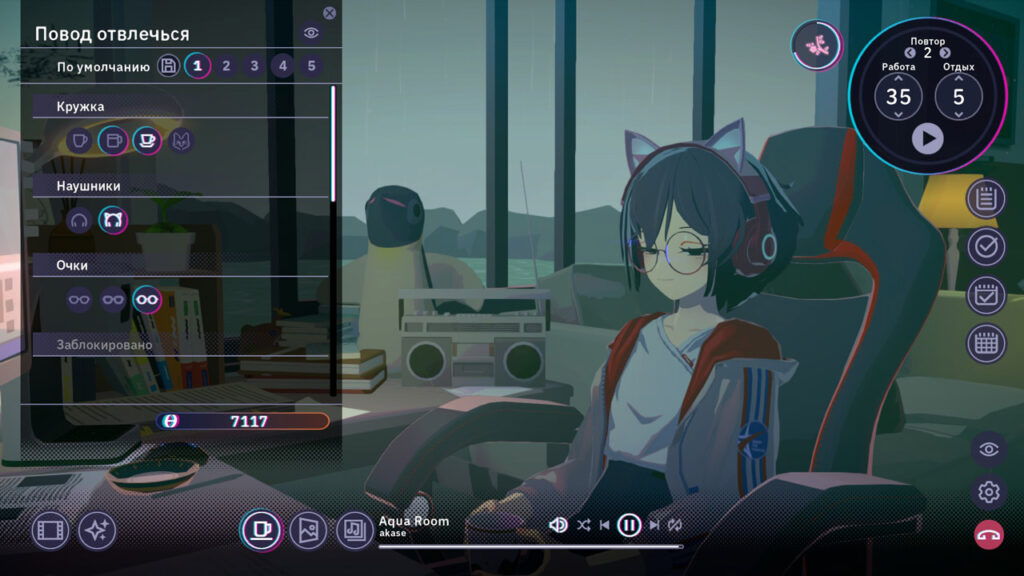This screenshot has width=1024, height=576.
Task: Choose the plain headphones option
Action: click(80, 220)
